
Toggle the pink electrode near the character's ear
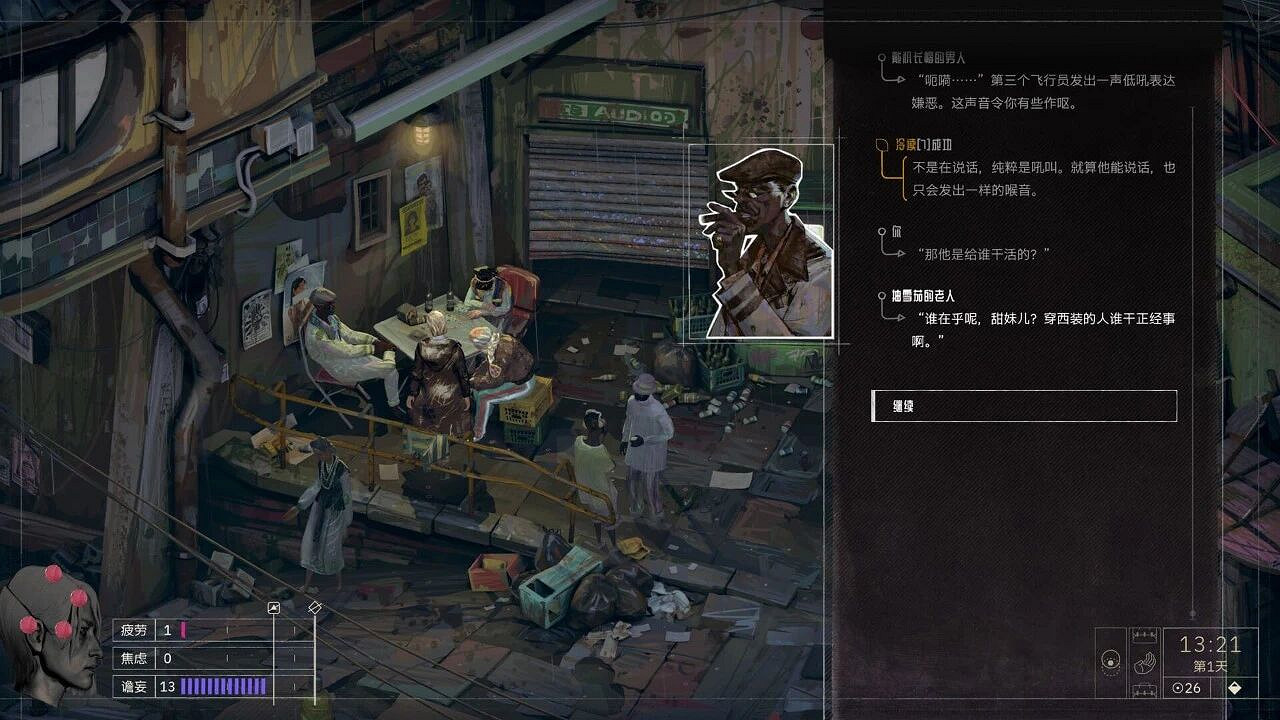click(27, 626)
